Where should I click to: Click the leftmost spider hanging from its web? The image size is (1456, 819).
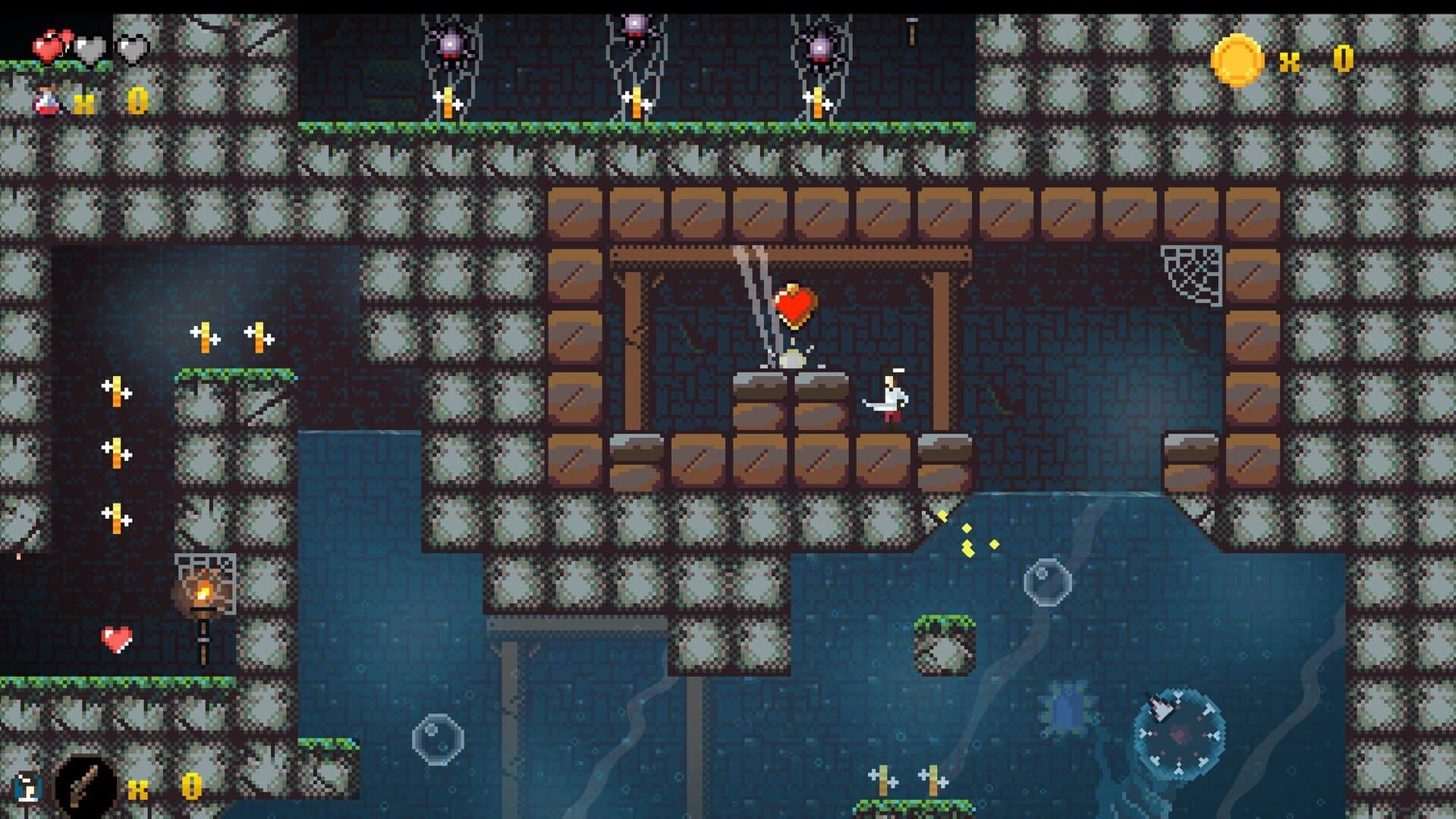tap(452, 43)
